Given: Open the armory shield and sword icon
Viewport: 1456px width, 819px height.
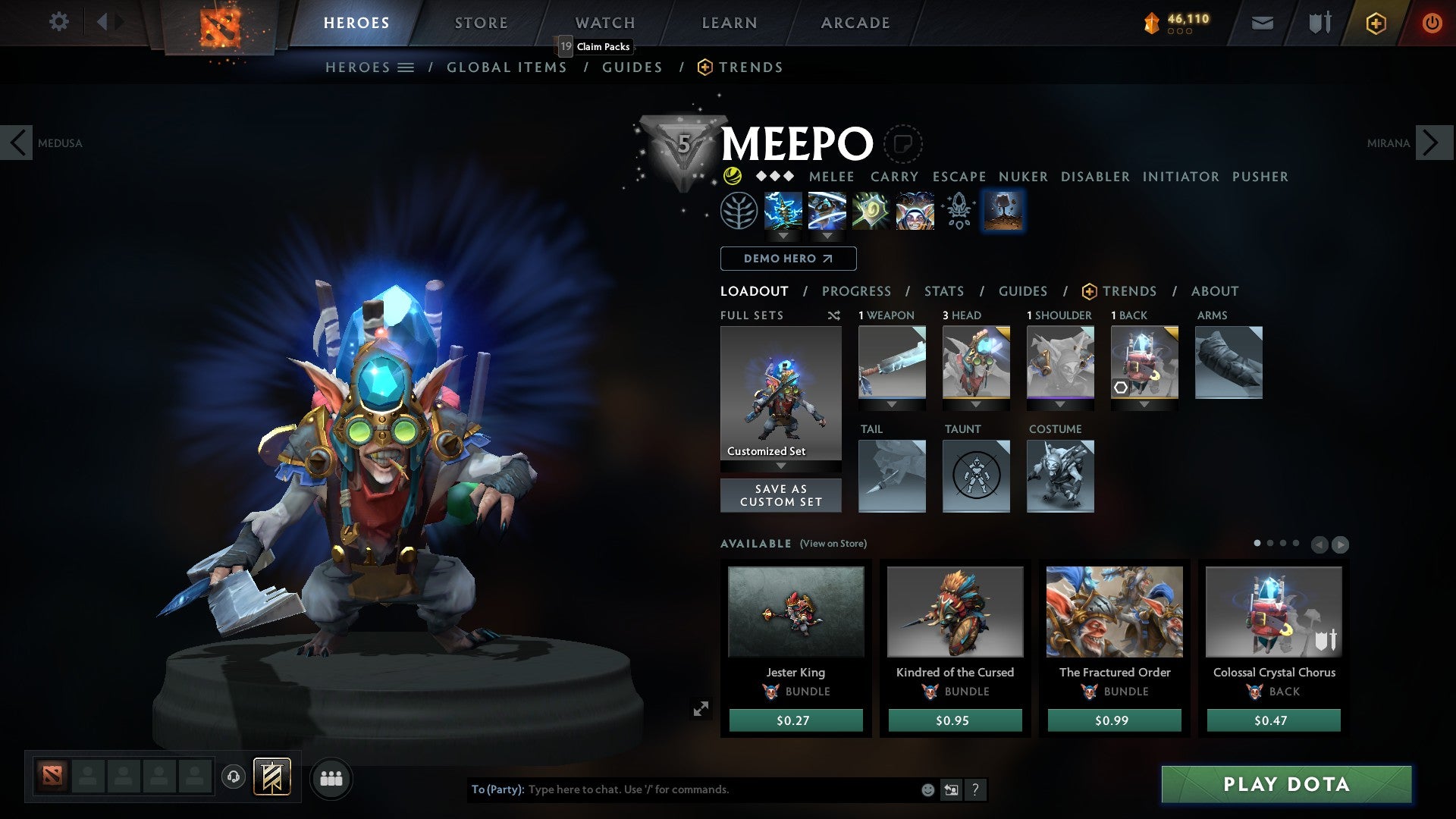Looking at the screenshot, I should [1319, 23].
